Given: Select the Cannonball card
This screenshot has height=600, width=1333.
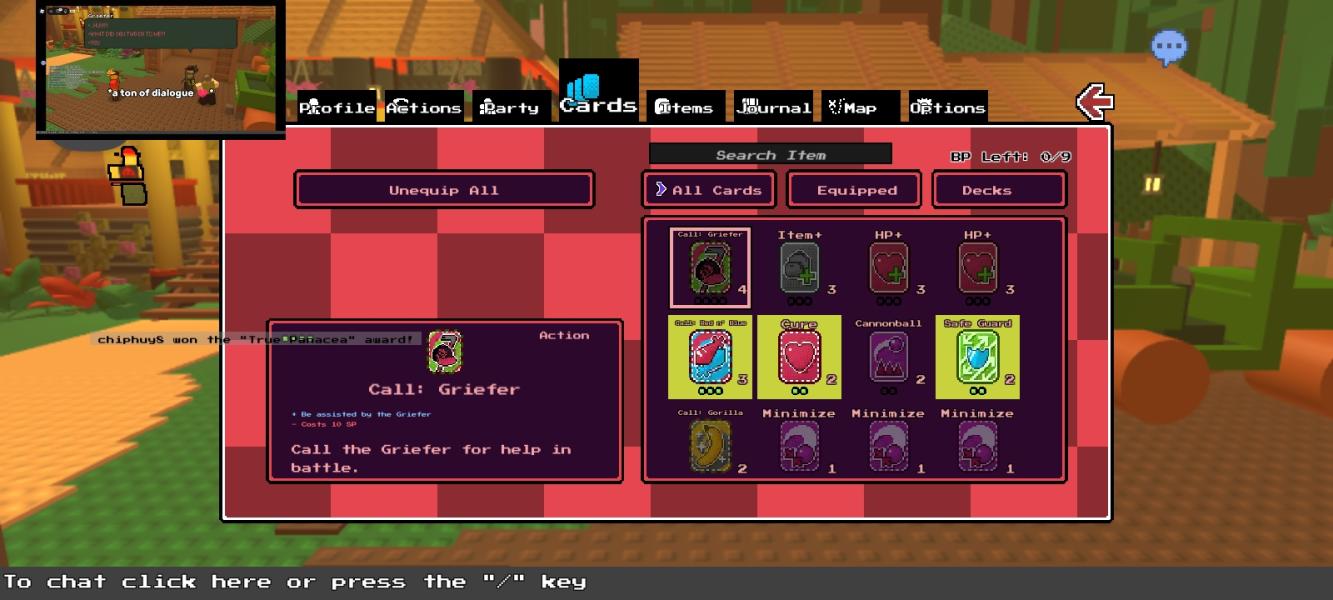Looking at the screenshot, I should (x=888, y=357).
